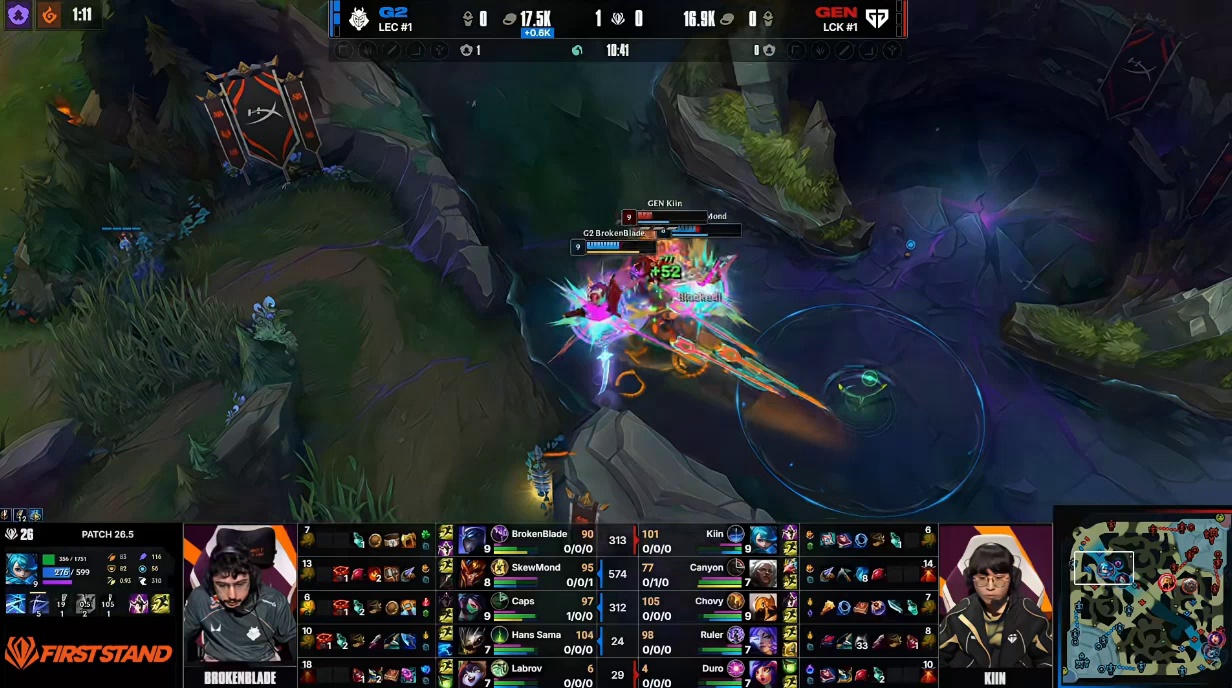Click the Gen.G team logo
1232x688 pixels.
(x=877, y=18)
